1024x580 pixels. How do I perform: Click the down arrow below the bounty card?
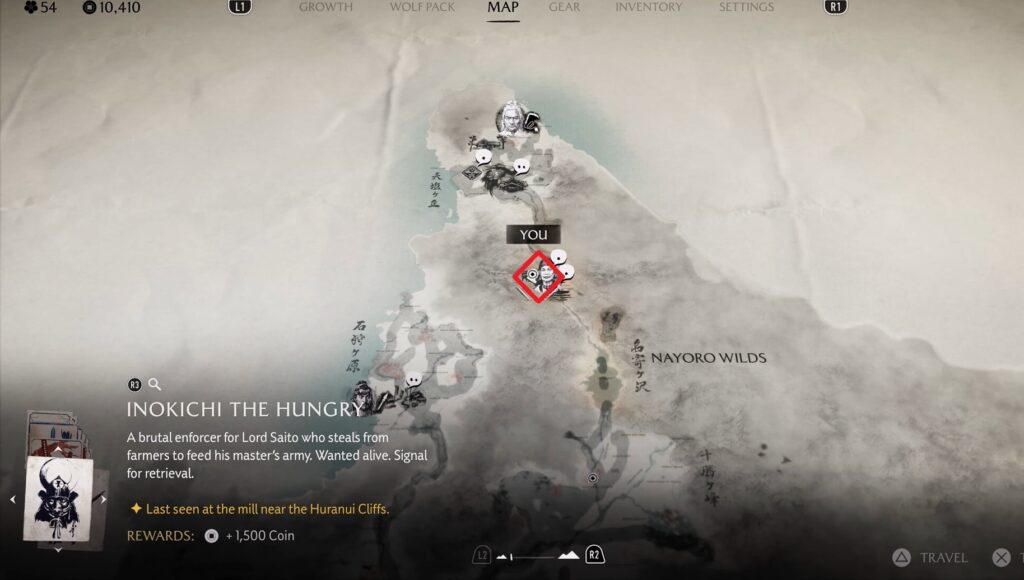(58, 548)
